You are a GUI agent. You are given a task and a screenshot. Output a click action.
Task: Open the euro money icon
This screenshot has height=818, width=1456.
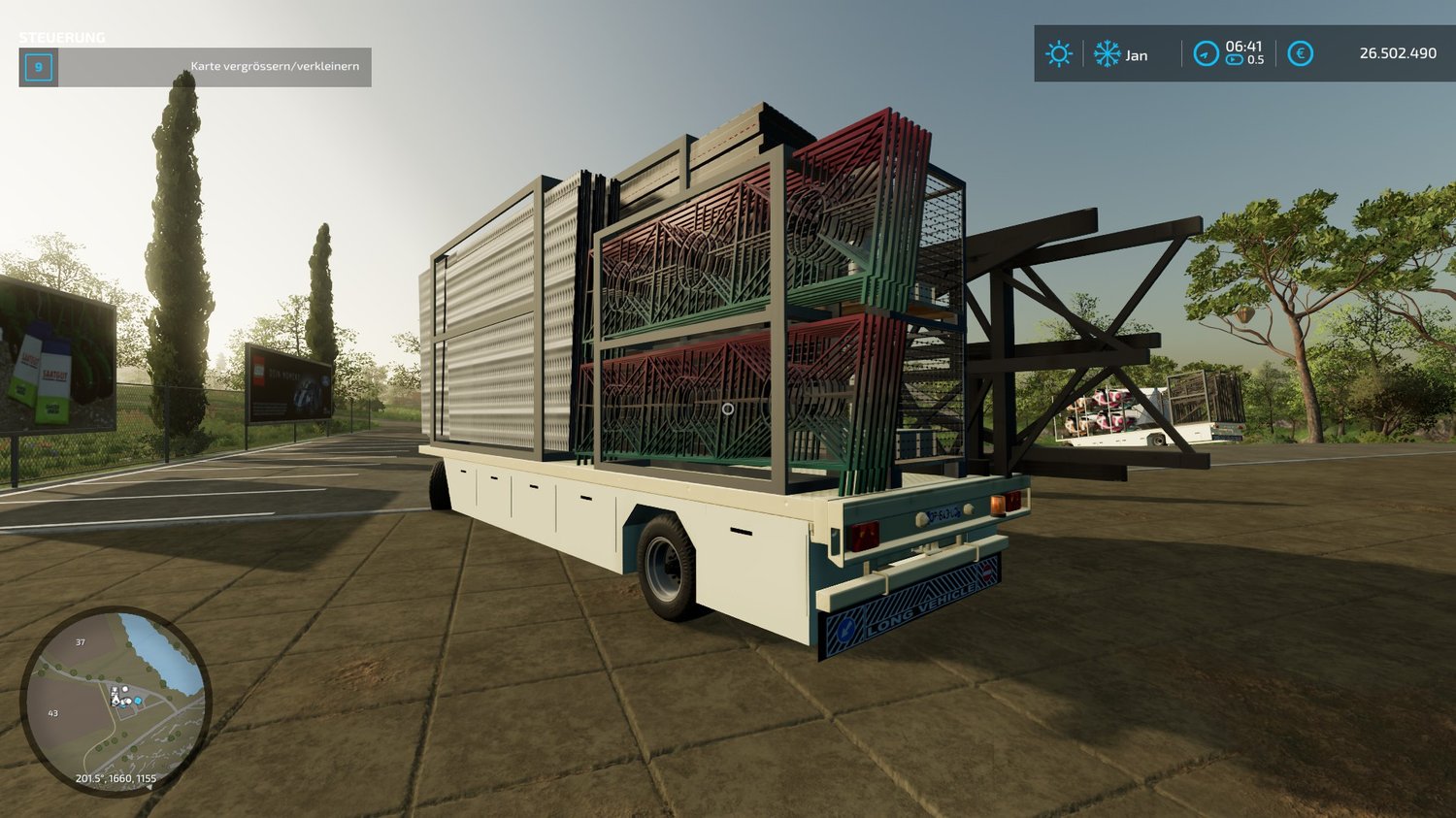click(x=1300, y=53)
